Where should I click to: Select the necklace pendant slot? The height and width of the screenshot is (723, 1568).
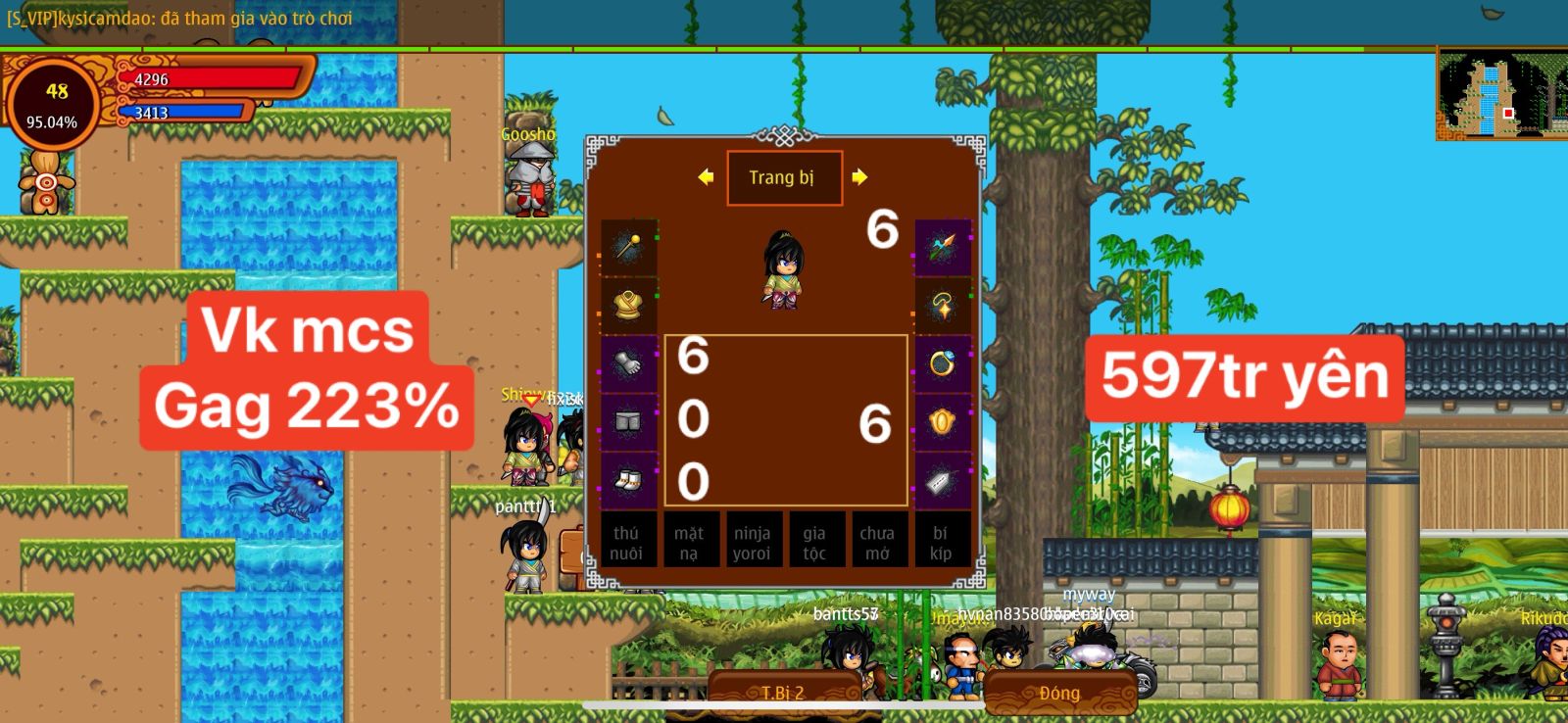point(942,305)
